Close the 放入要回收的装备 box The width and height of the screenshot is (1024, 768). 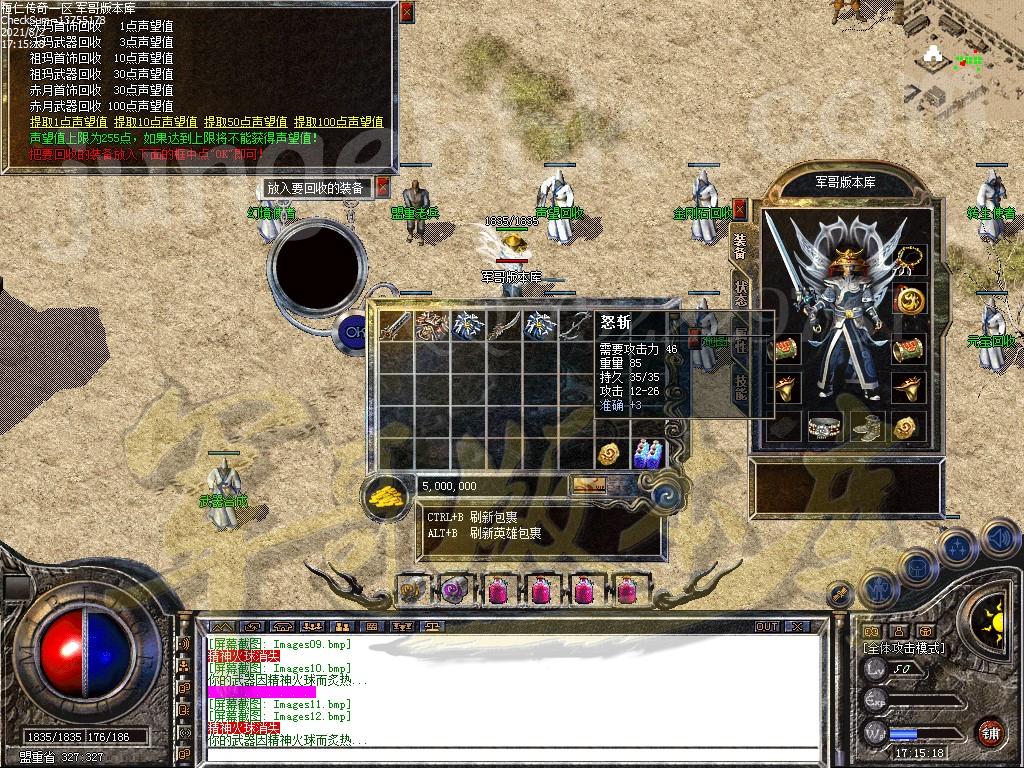pyautogui.click(x=384, y=187)
